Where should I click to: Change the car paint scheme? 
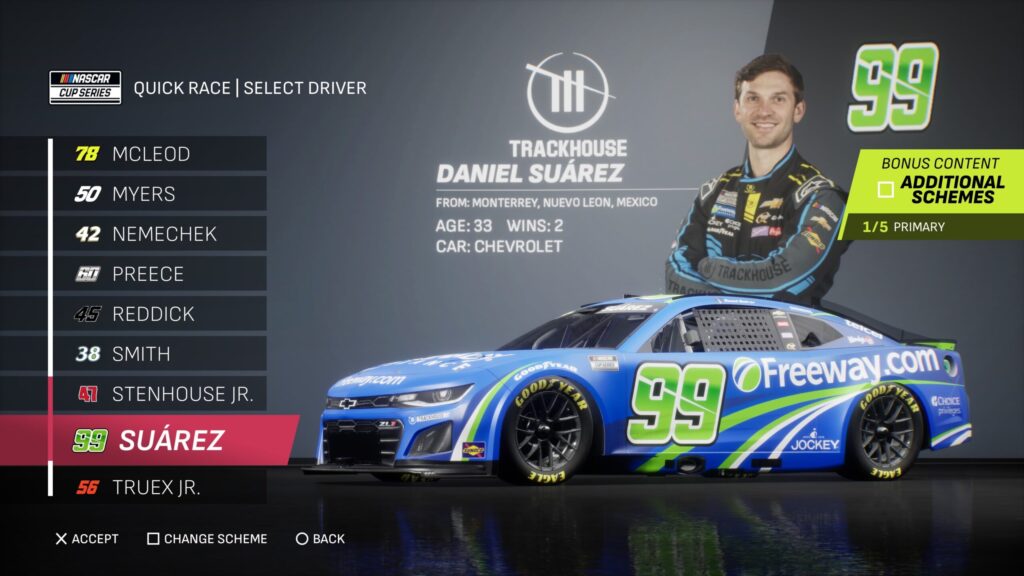coord(207,539)
